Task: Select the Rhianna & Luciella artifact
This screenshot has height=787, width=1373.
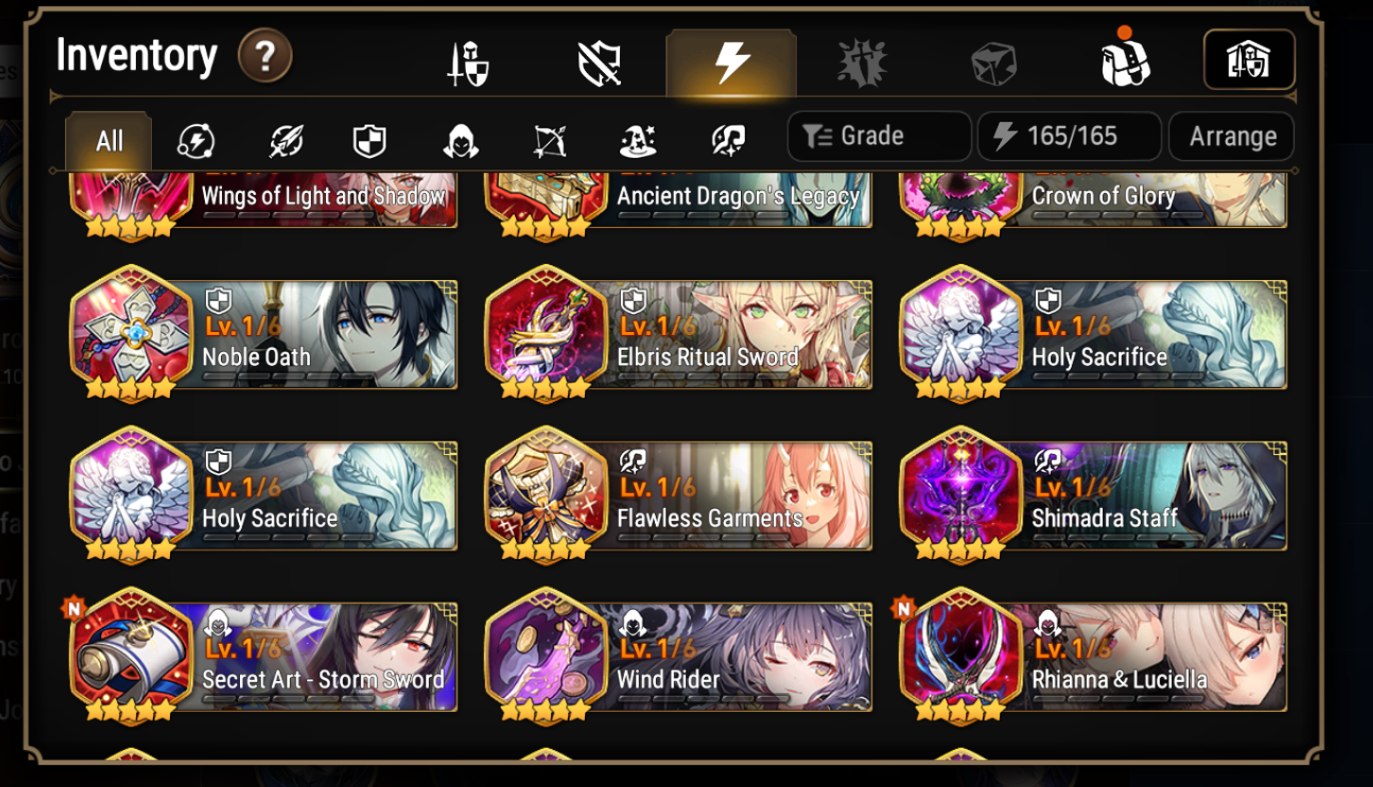Action: [x=1095, y=658]
